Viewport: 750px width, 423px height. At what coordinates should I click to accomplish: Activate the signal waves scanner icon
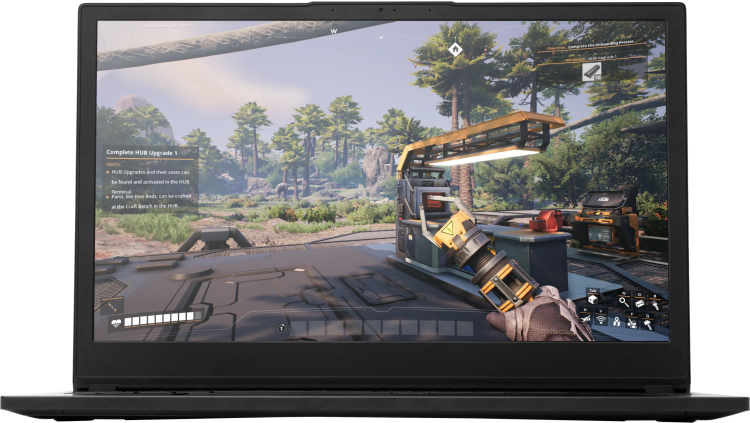(x=601, y=320)
